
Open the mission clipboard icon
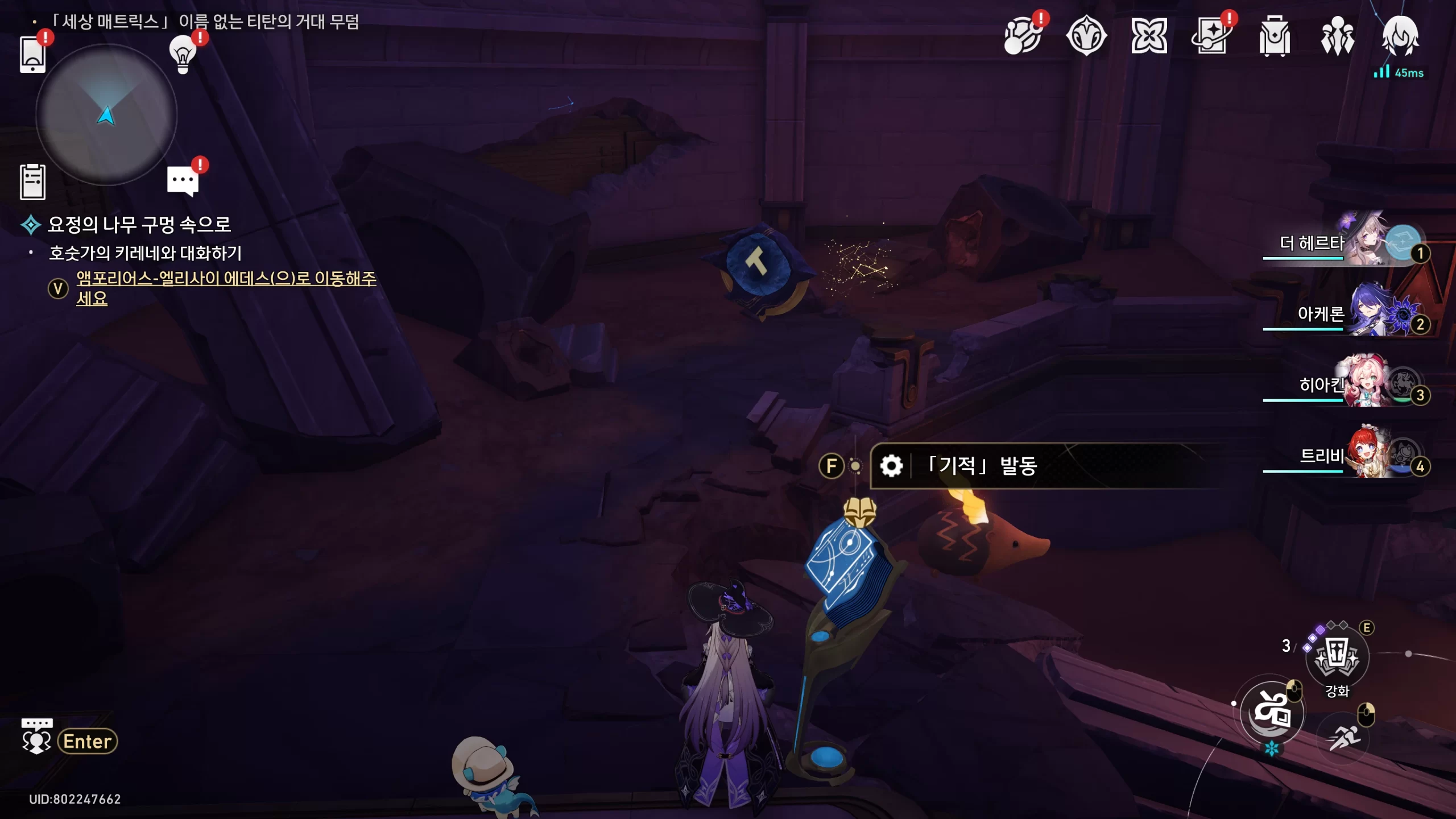(32, 182)
